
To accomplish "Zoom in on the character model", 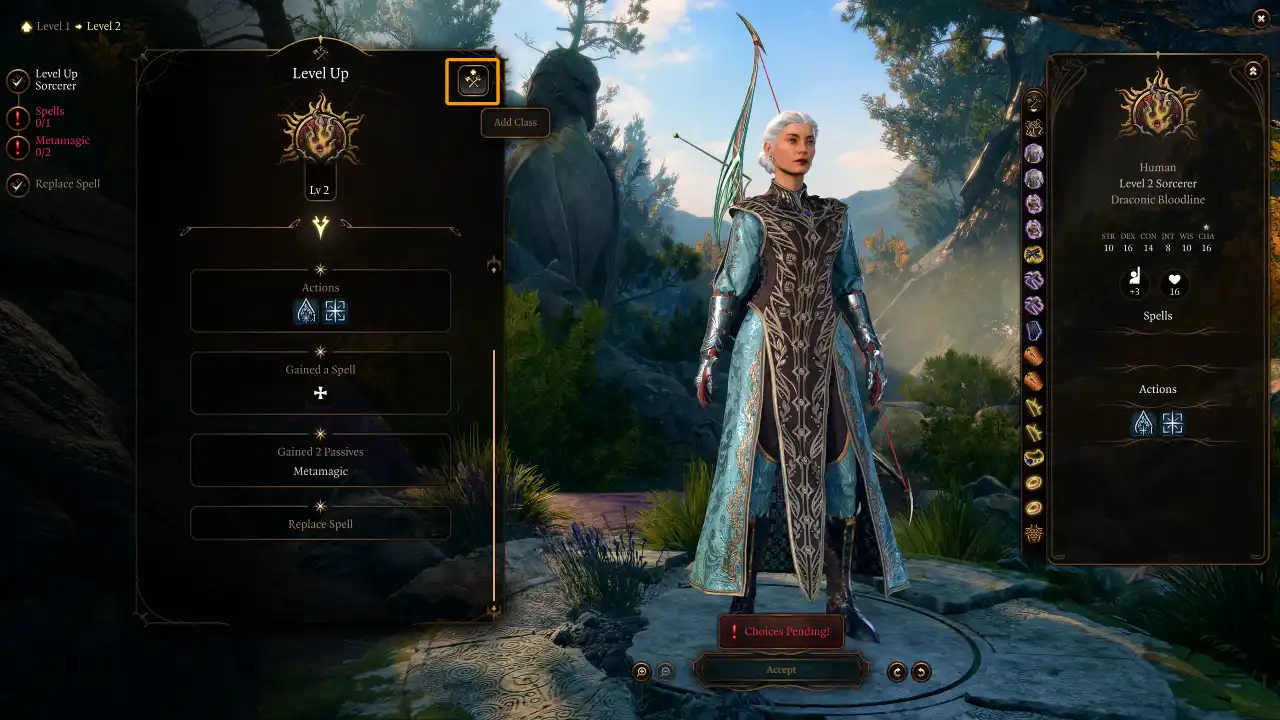I will (x=642, y=672).
